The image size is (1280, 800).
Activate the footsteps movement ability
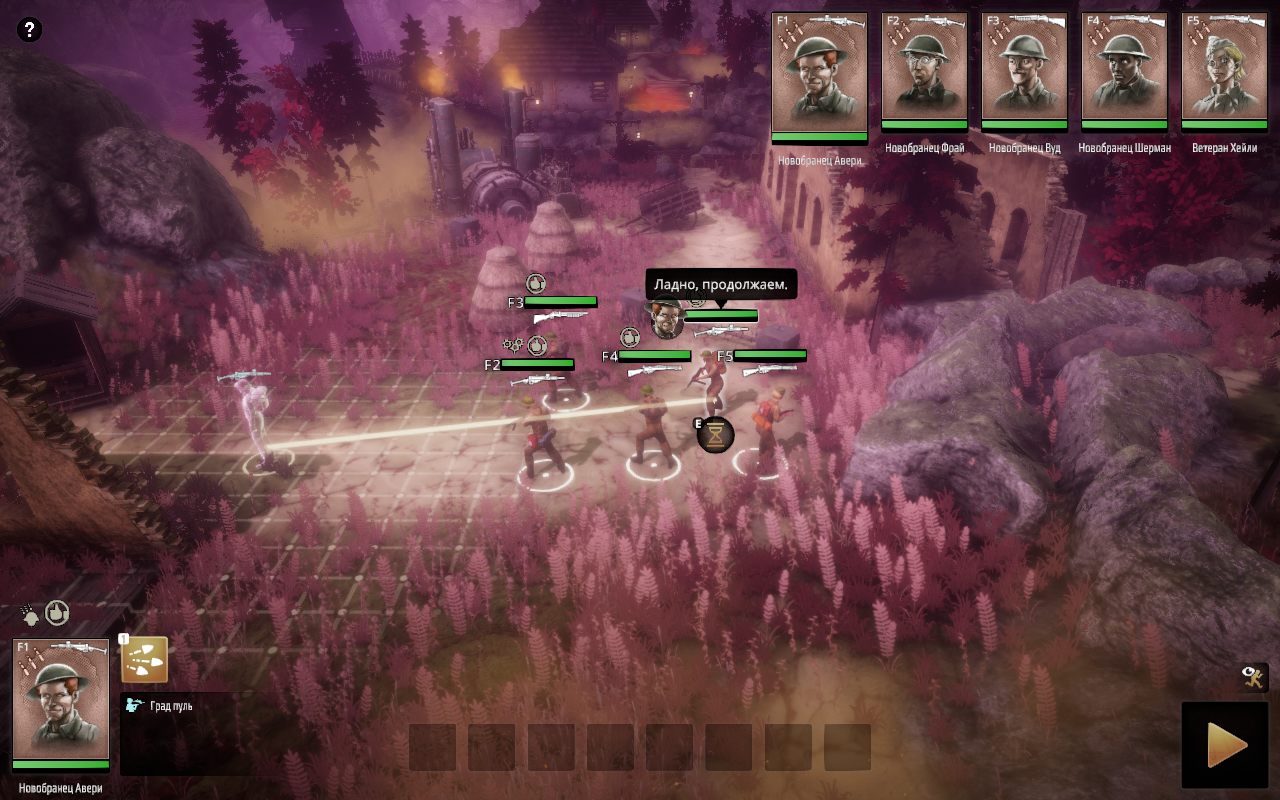tap(144, 660)
